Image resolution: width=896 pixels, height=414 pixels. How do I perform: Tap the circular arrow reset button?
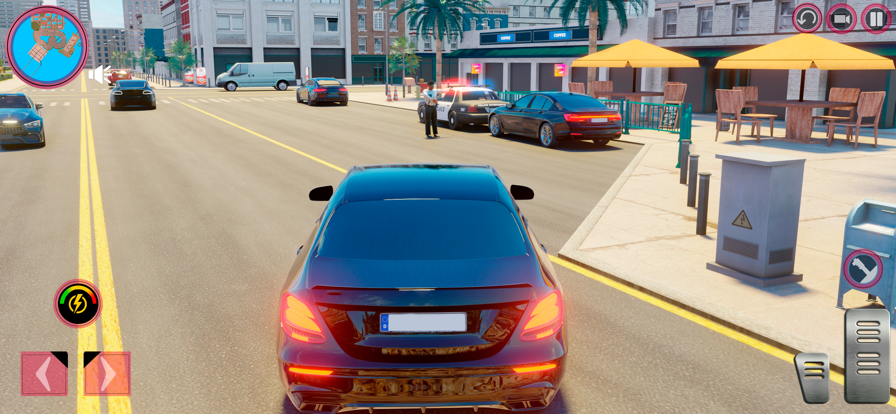point(807,18)
